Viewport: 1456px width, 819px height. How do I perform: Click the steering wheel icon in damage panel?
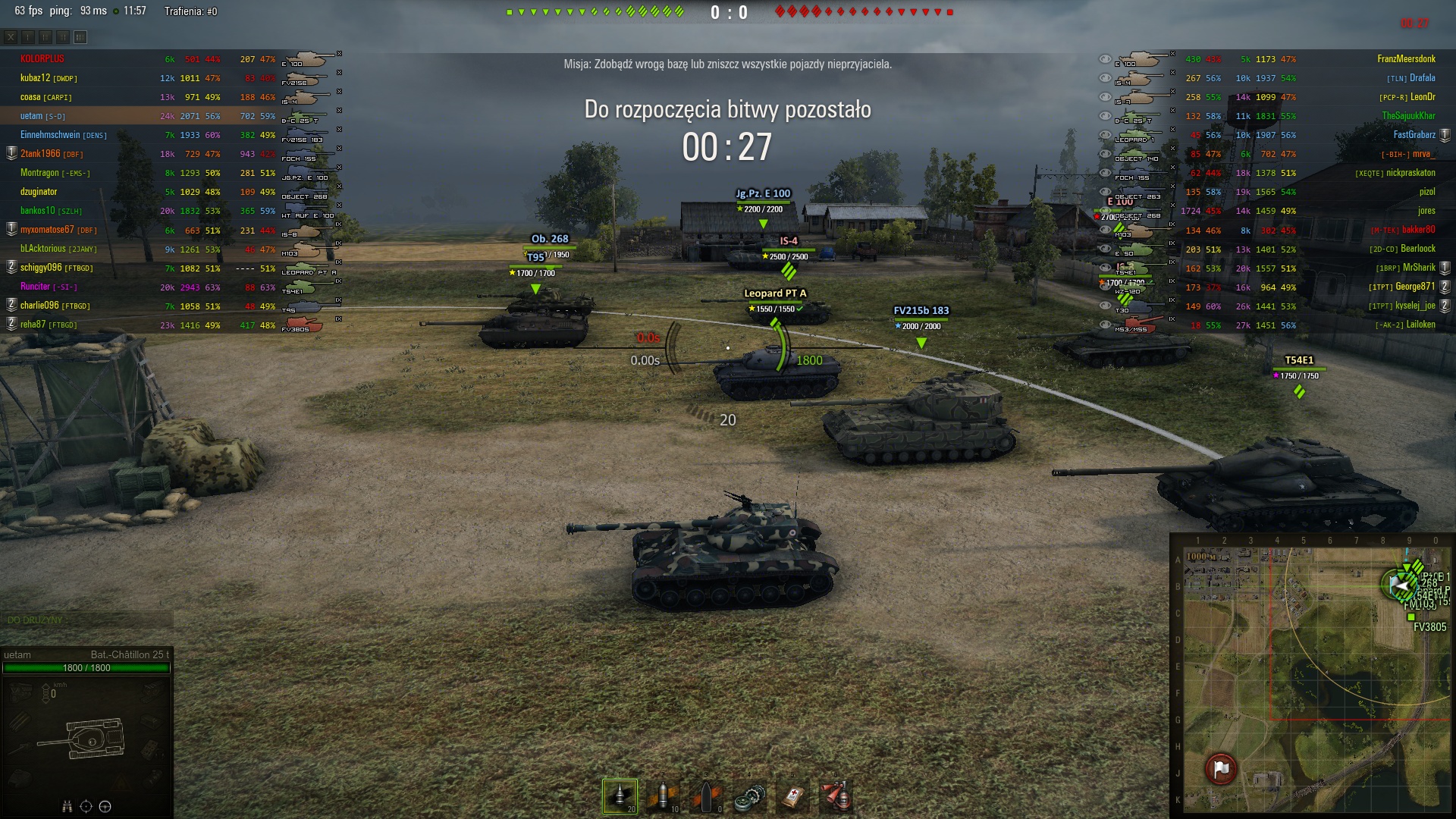(x=105, y=806)
